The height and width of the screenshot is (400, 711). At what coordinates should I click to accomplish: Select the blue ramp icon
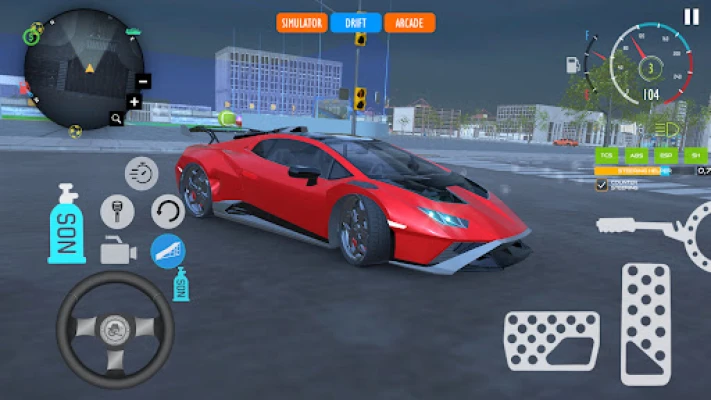click(168, 251)
